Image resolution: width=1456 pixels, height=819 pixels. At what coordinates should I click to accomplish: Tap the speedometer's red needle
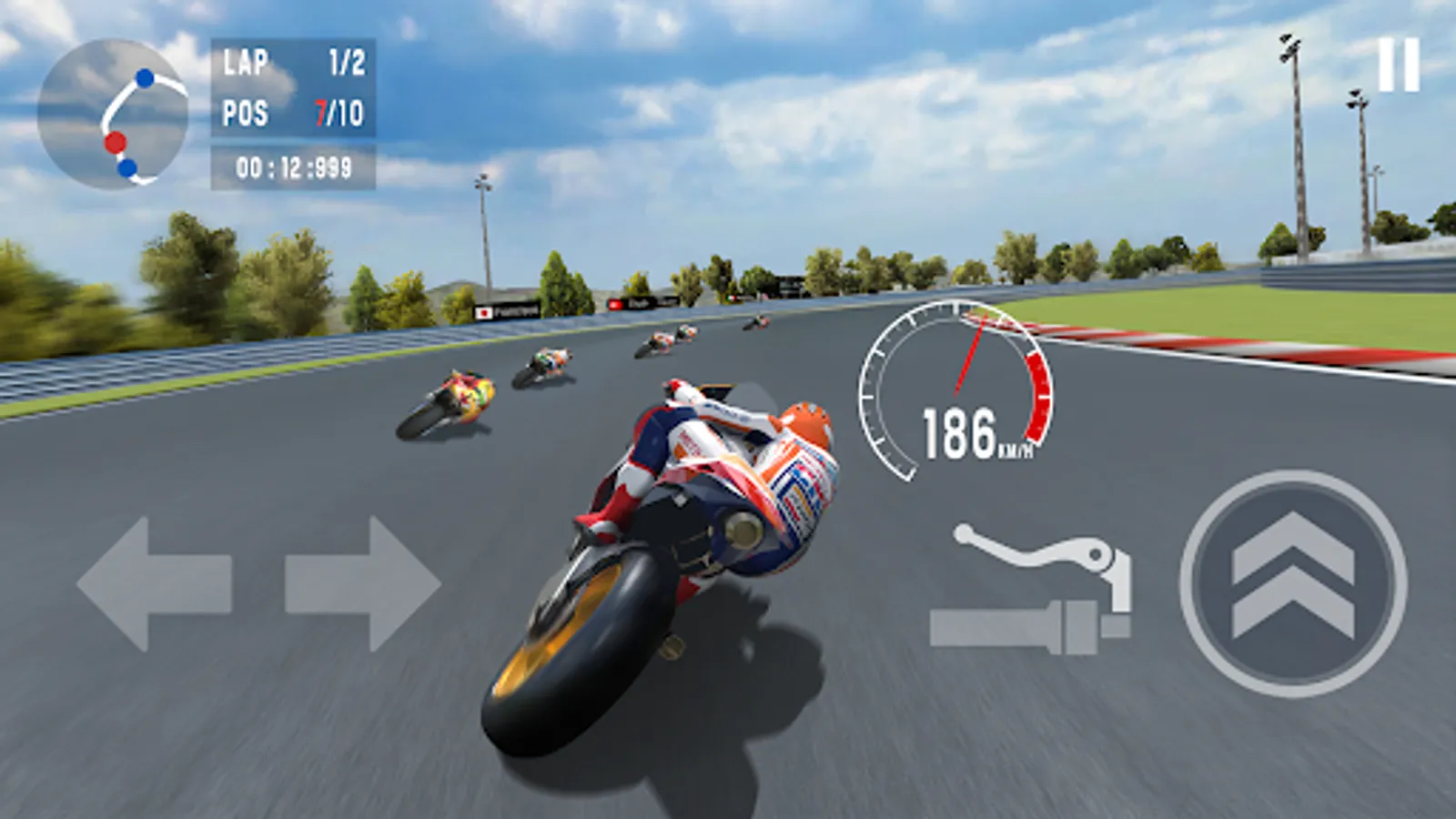click(x=967, y=355)
